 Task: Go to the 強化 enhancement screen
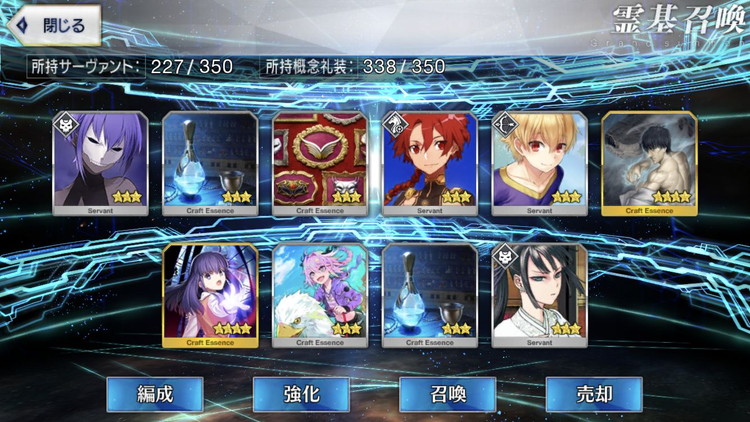(x=301, y=393)
